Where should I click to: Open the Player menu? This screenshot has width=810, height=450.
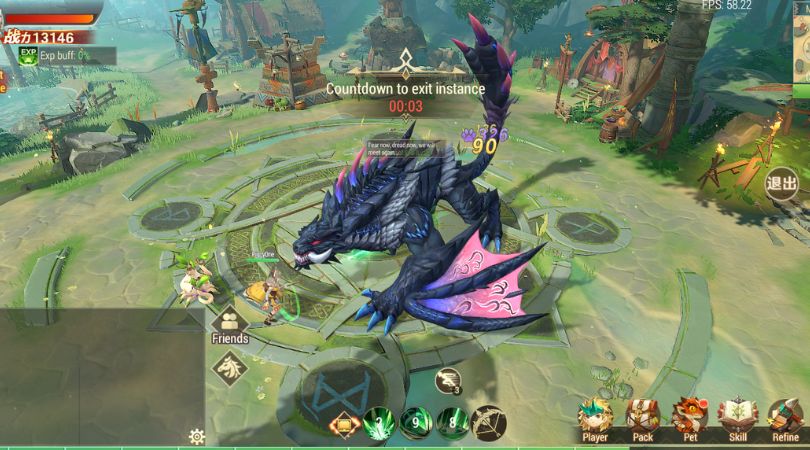coord(595,418)
